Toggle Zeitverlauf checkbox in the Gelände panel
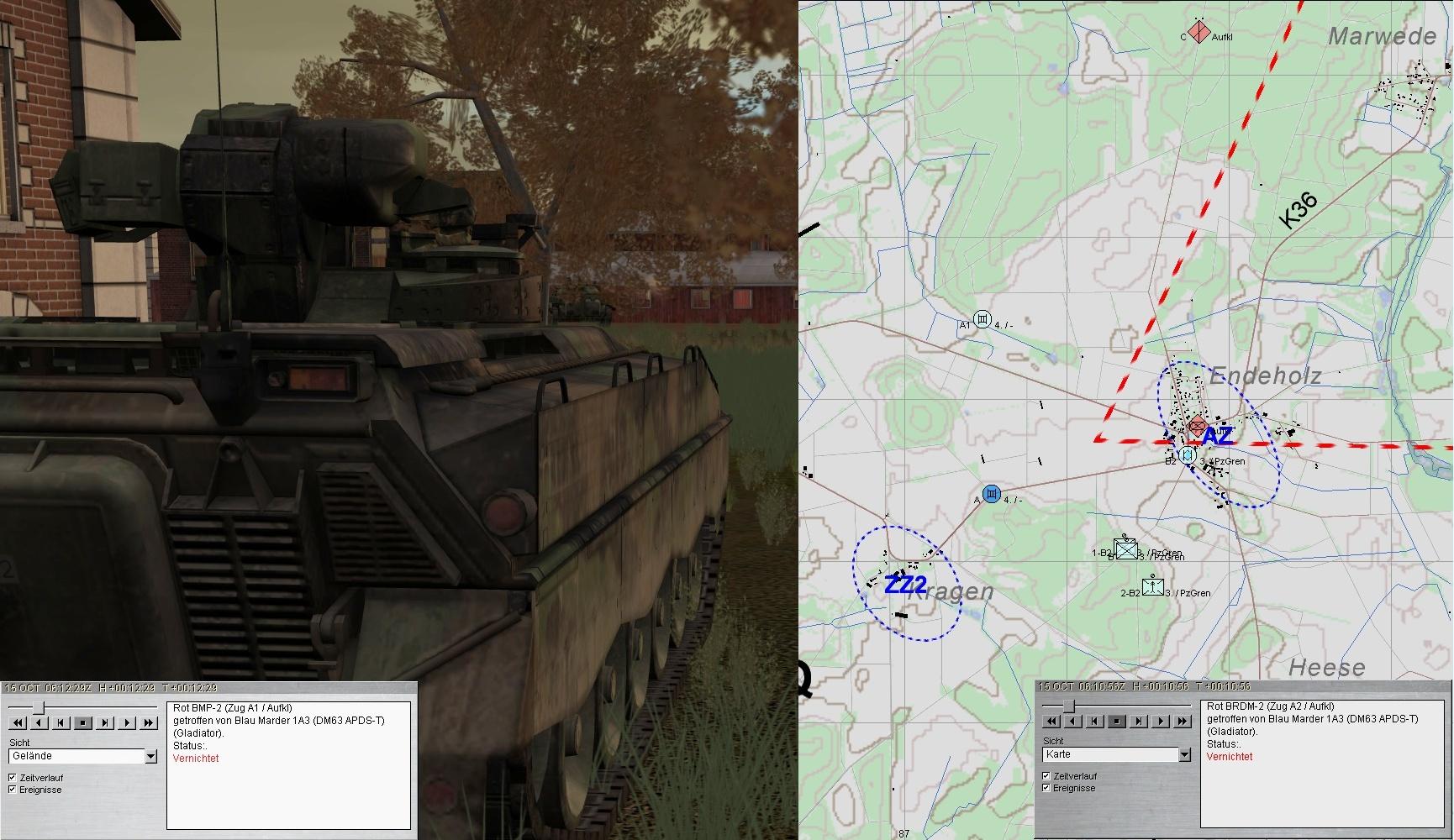1454x840 pixels. [x=12, y=778]
